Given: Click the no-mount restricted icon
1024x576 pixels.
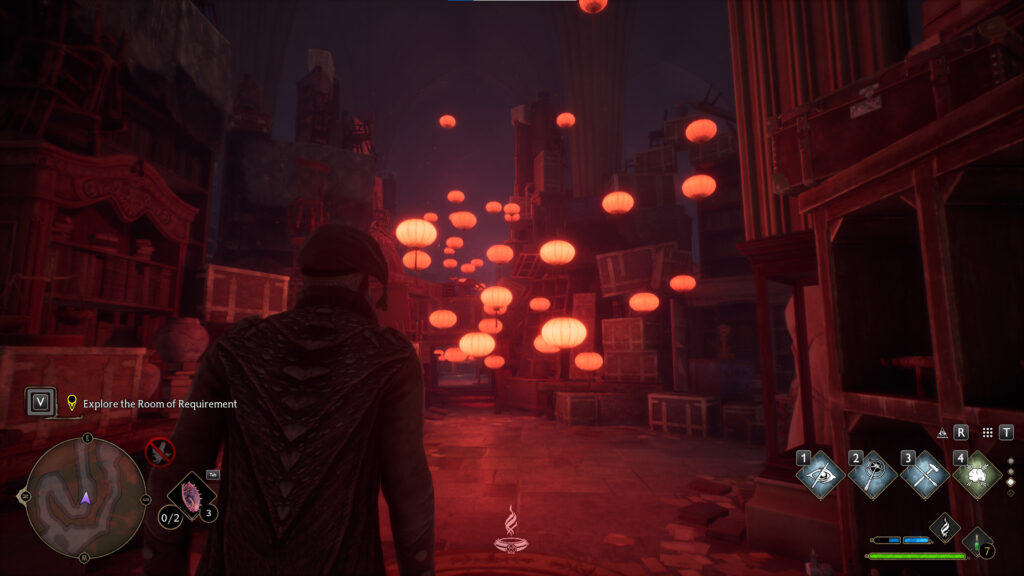Looking at the screenshot, I should coord(160,452).
